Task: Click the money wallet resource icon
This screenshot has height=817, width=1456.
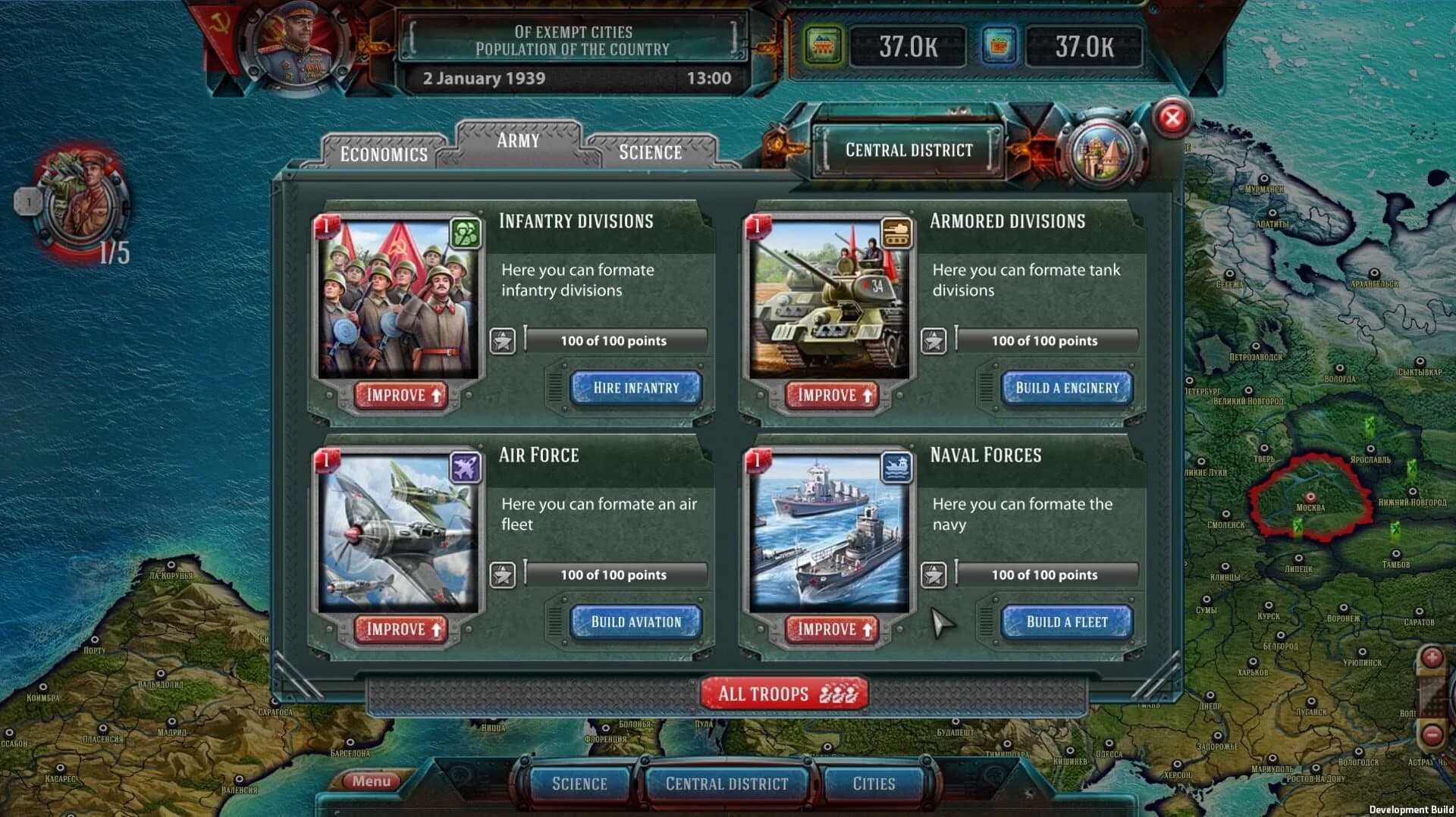Action: coord(1000,45)
